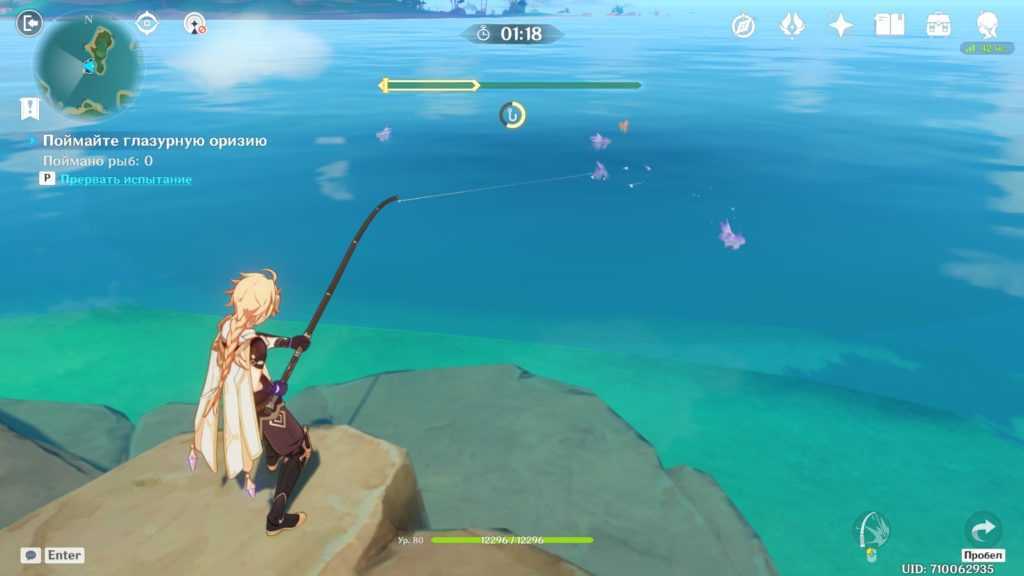Viewport: 1024px width, 576px height.
Task: Click the exit door icon
Action: tap(30, 22)
